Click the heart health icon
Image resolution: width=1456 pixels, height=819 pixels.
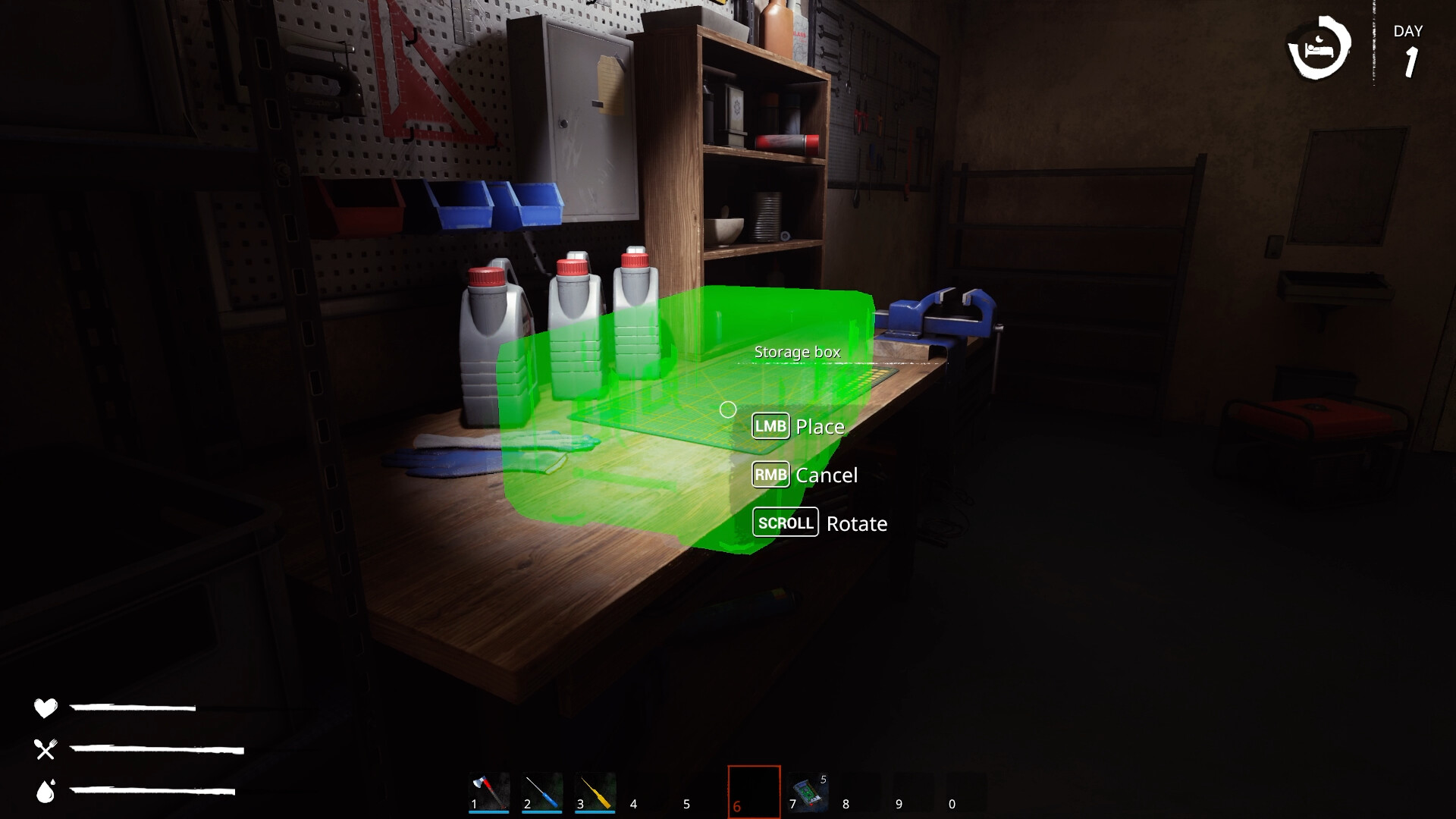click(45, 709)
